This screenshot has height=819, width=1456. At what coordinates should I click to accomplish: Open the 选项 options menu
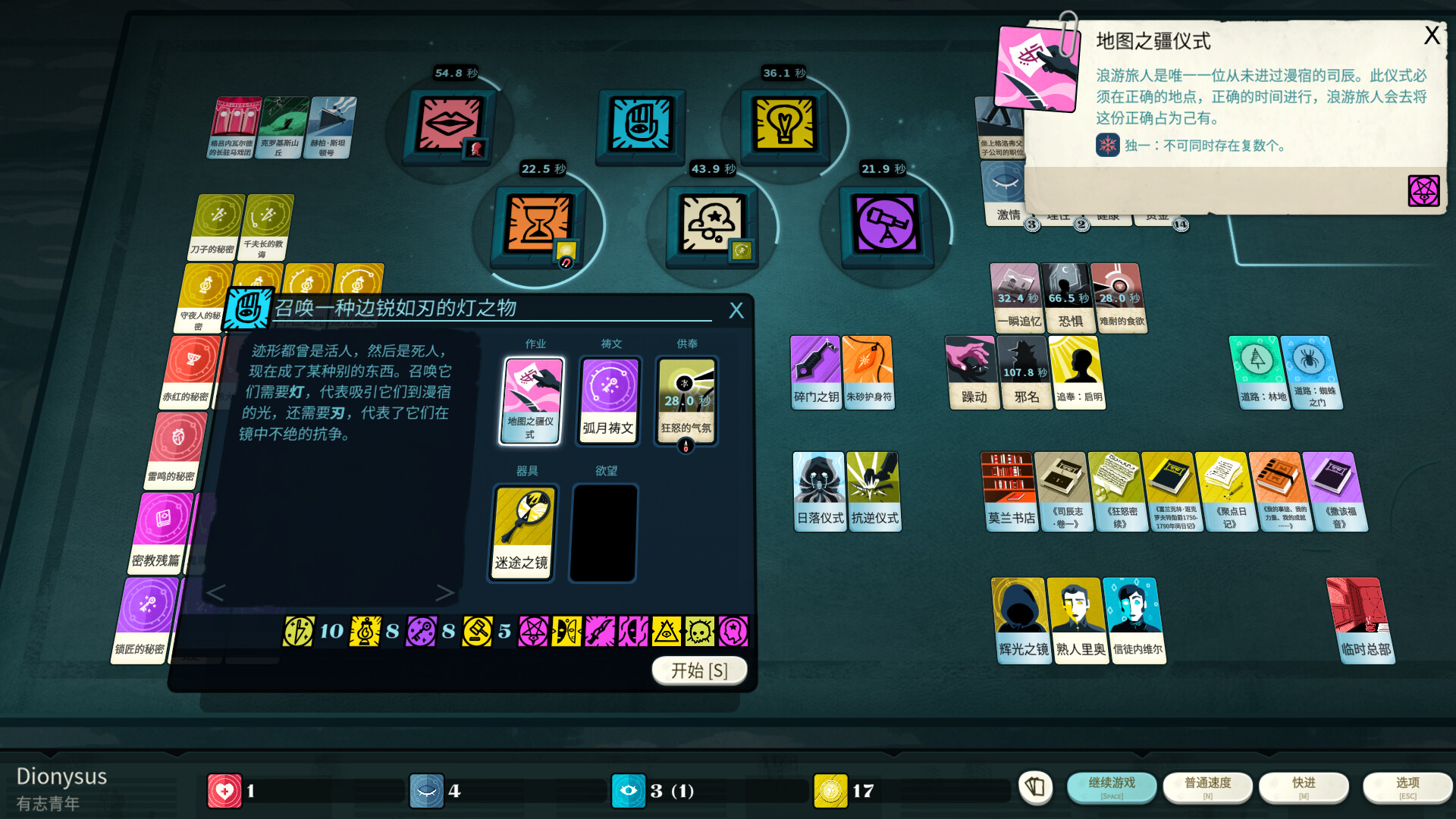point(1407,787)
